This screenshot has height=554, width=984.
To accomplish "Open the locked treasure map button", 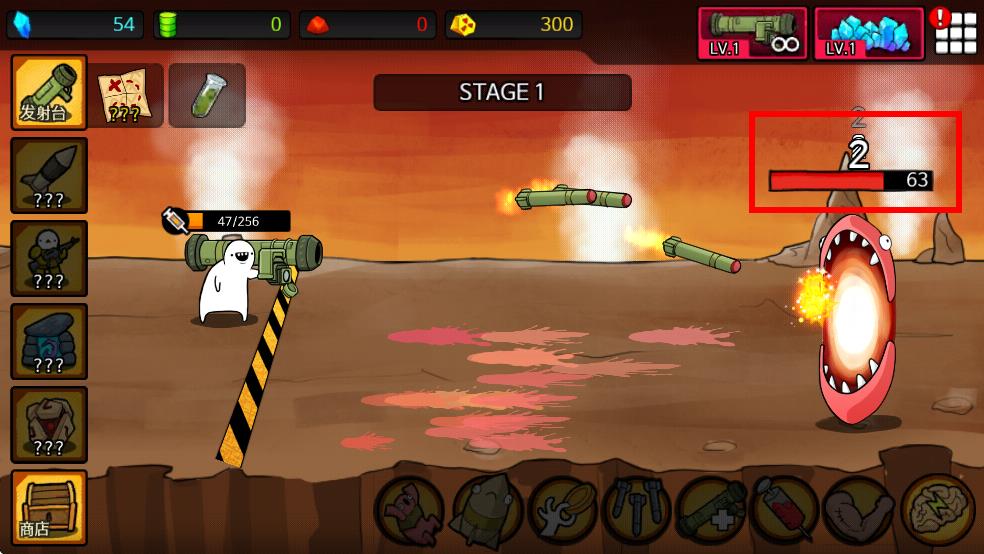I will coord(126,96).
